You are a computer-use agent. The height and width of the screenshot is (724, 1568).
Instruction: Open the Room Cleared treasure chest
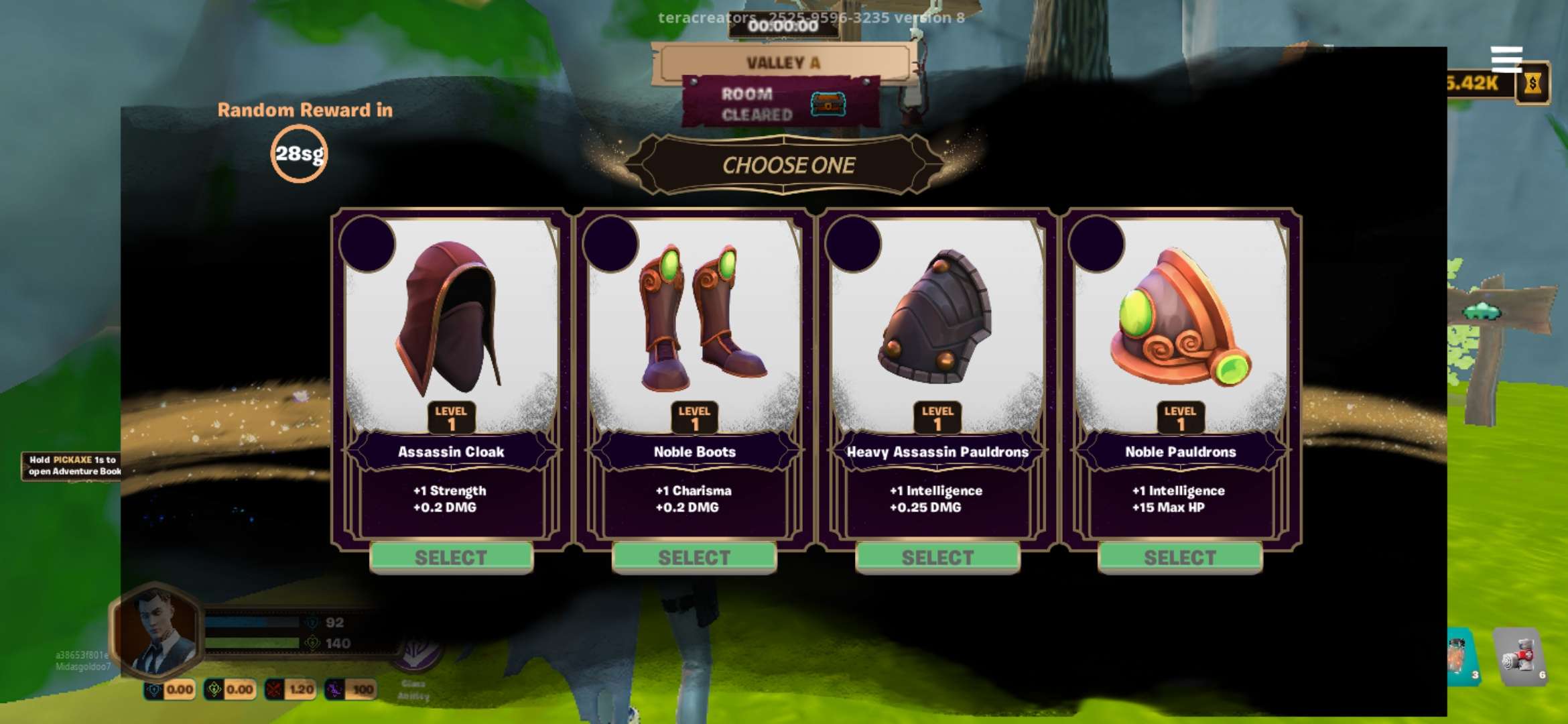pyautogui.click(x=828, y=104)
